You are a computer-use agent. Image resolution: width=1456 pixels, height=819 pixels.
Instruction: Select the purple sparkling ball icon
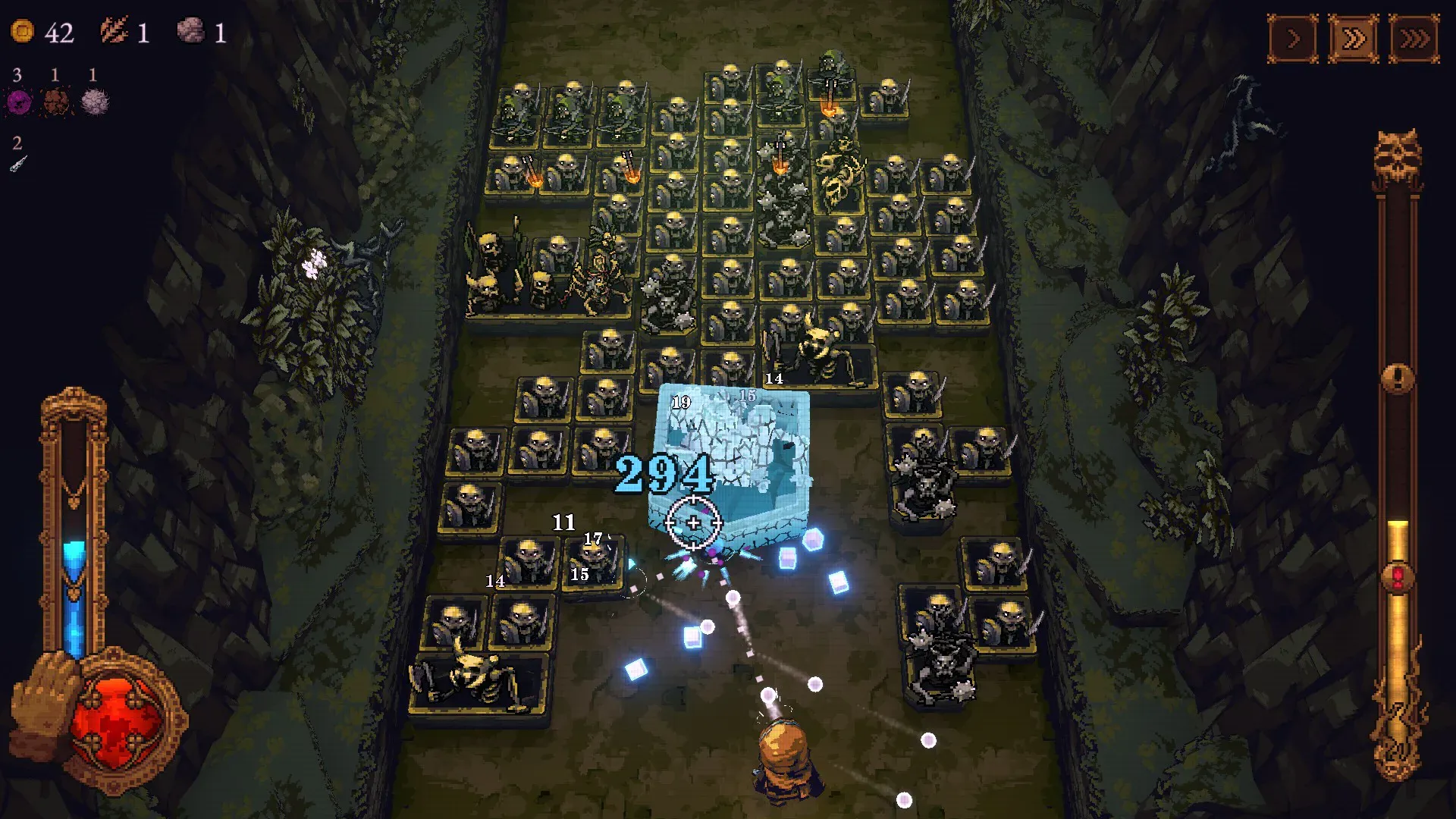pyautogui.click(x=19, y=102)
